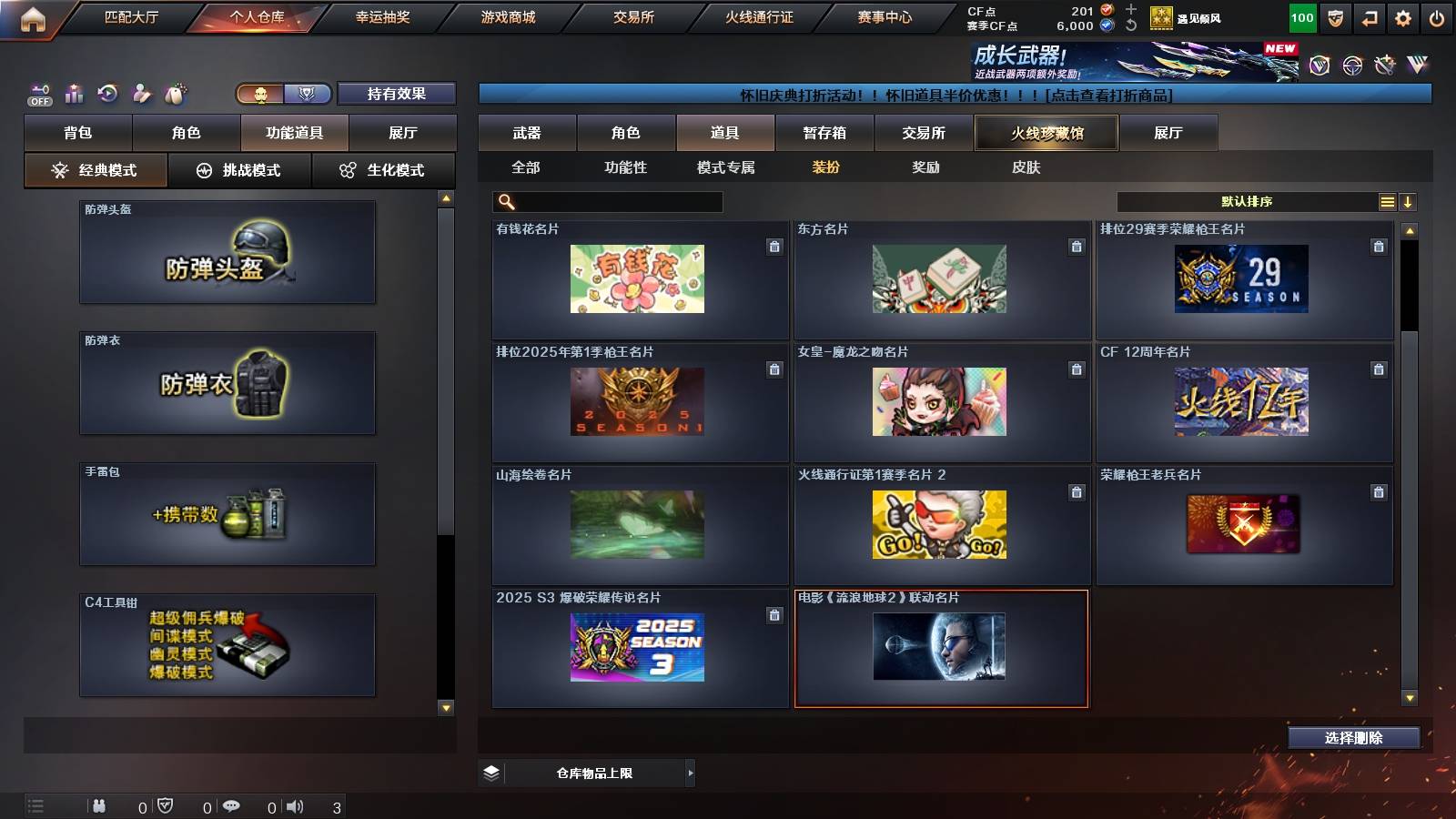The image size is (1456, 819).
Task: Switch the character/rank display toggle to the badge side
Action: (308, 94)
